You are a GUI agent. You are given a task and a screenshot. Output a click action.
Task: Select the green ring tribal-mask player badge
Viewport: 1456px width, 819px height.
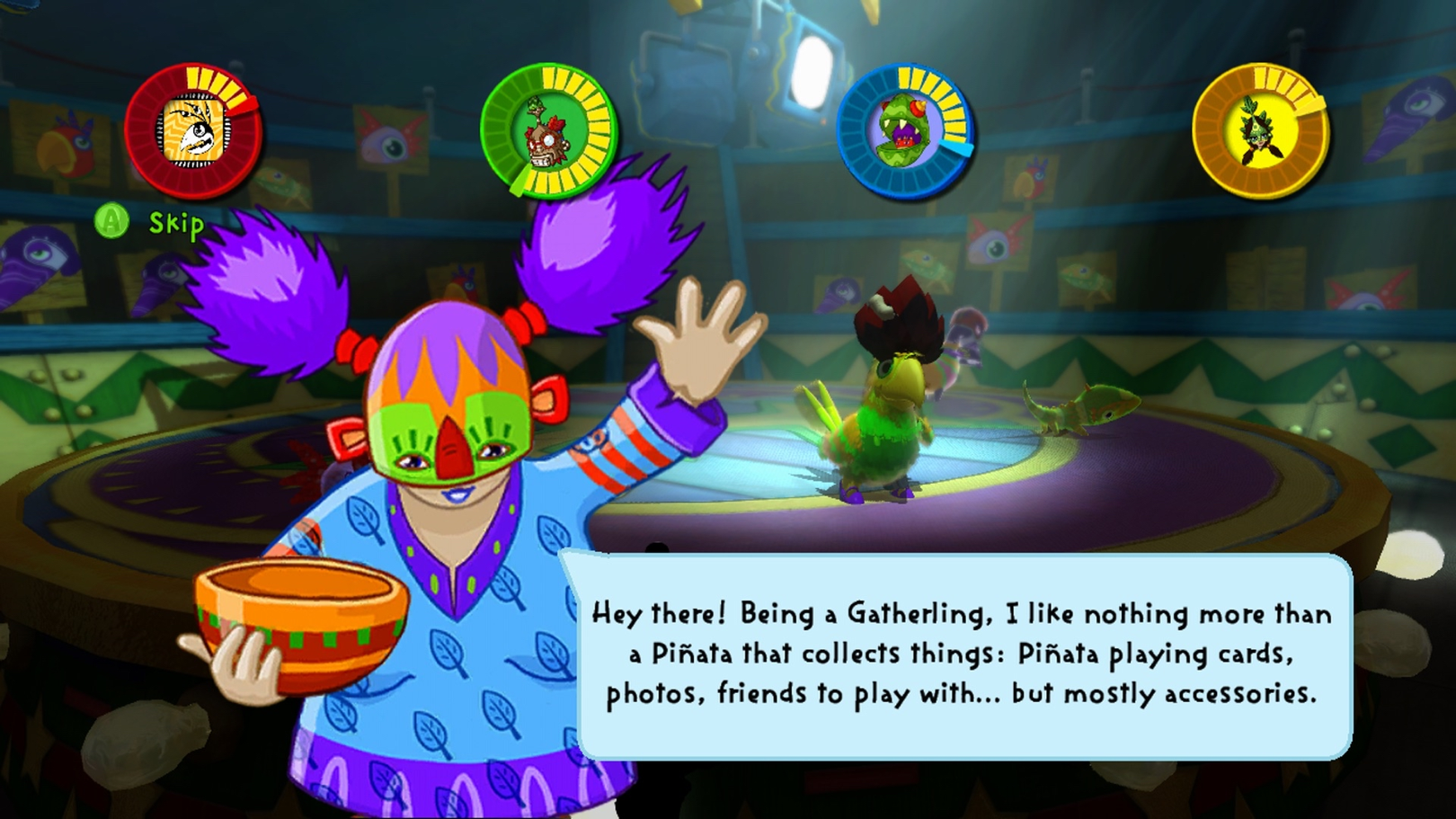547,132
